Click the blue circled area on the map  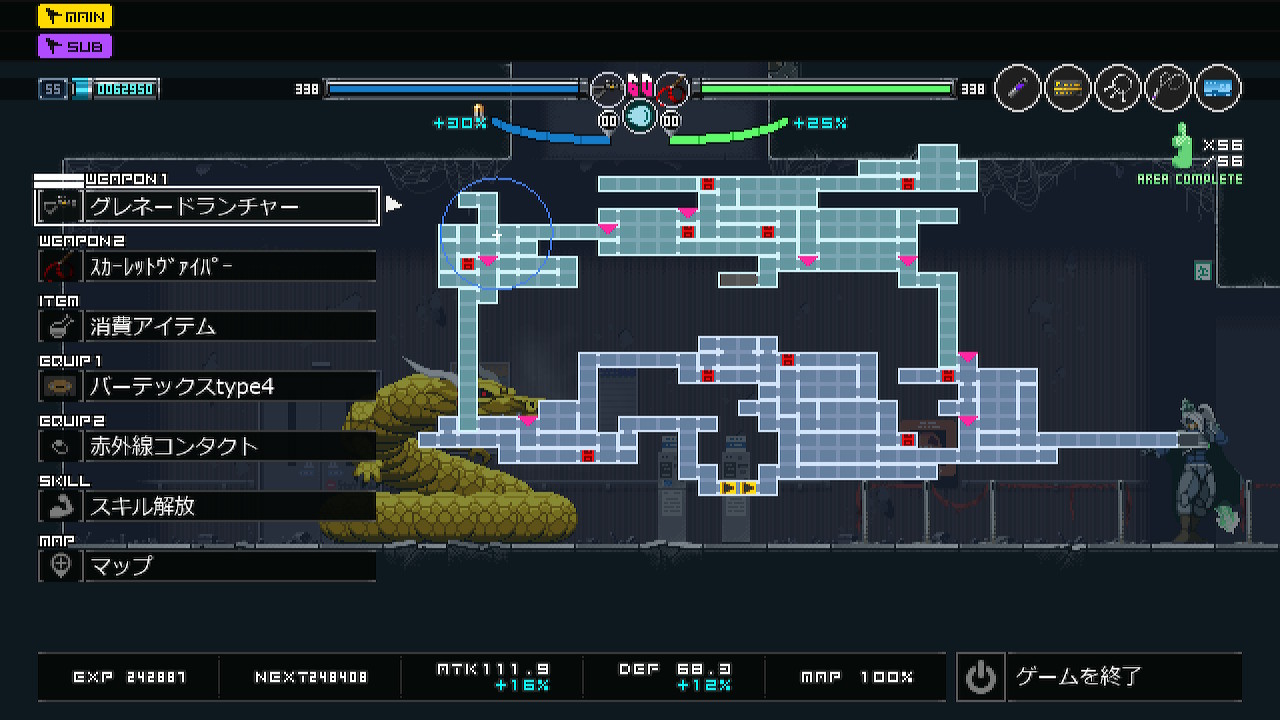(x=496, y=234)
